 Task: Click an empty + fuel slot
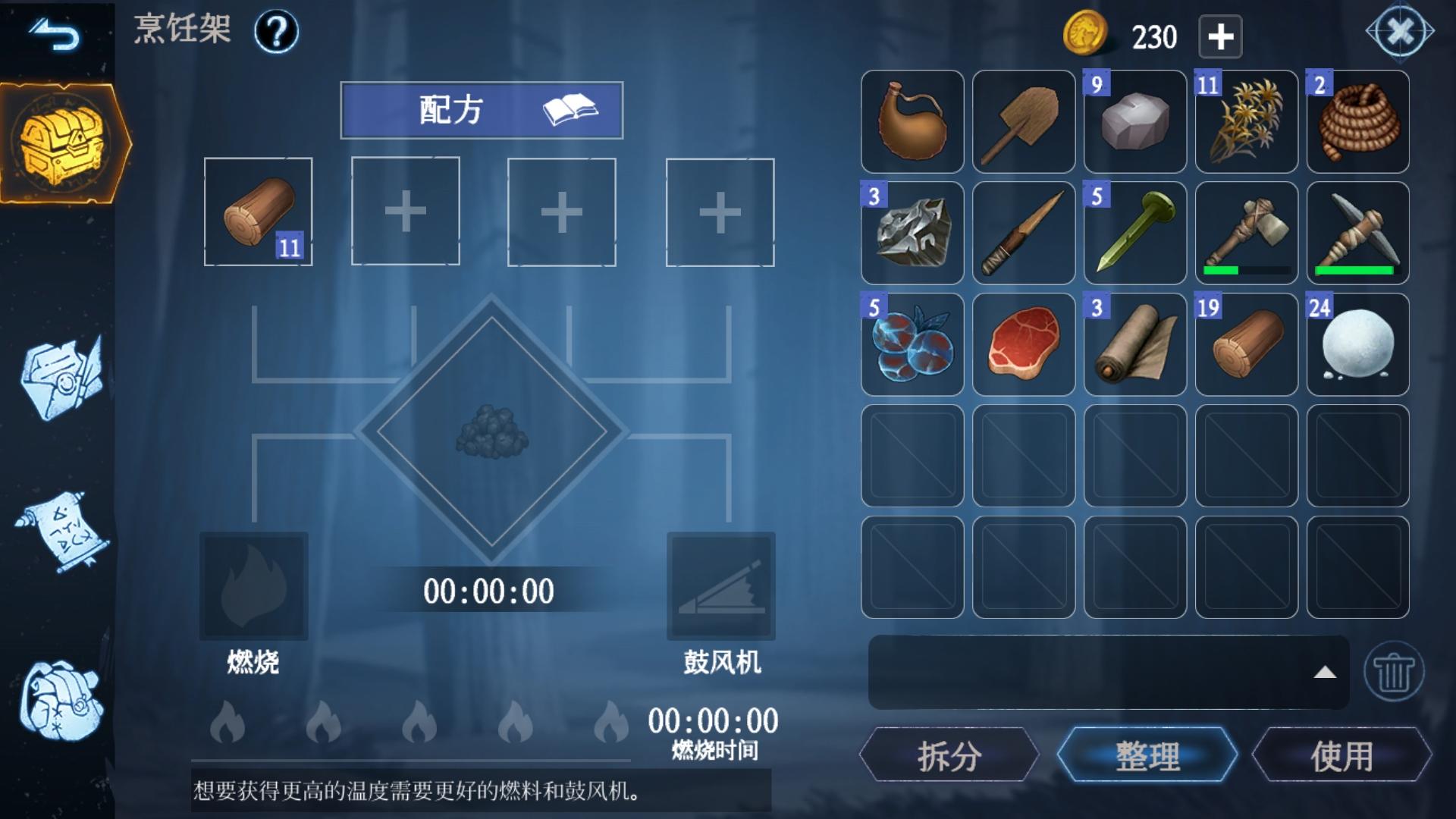404,212
